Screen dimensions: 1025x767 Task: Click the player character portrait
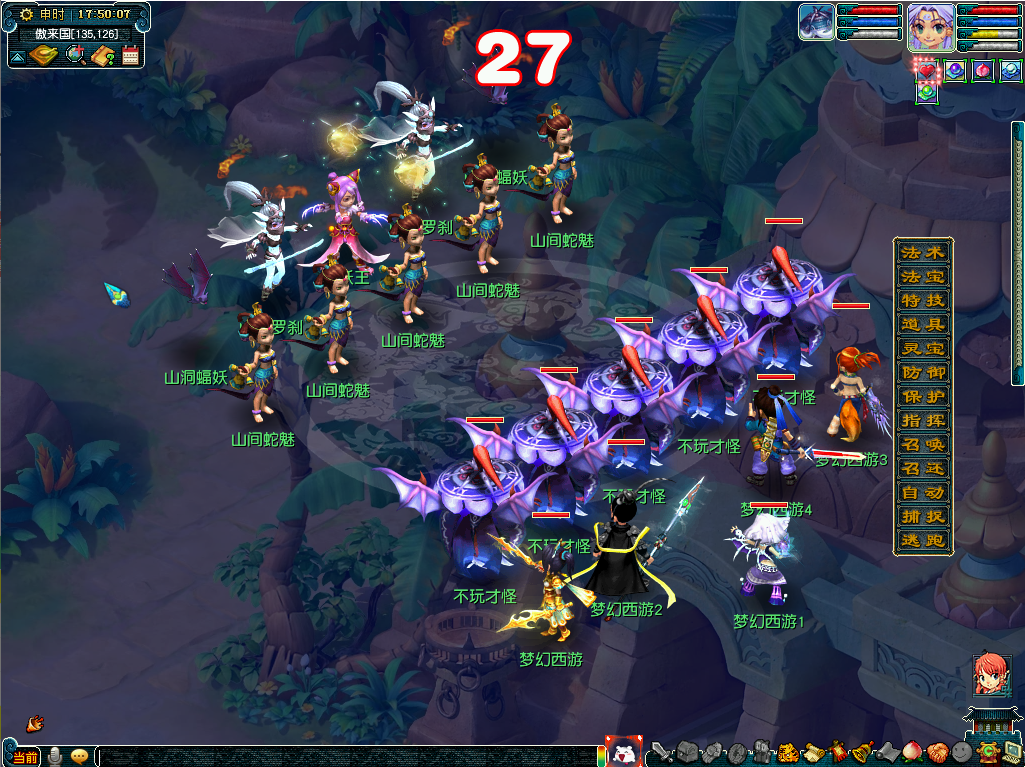[930, 26]
